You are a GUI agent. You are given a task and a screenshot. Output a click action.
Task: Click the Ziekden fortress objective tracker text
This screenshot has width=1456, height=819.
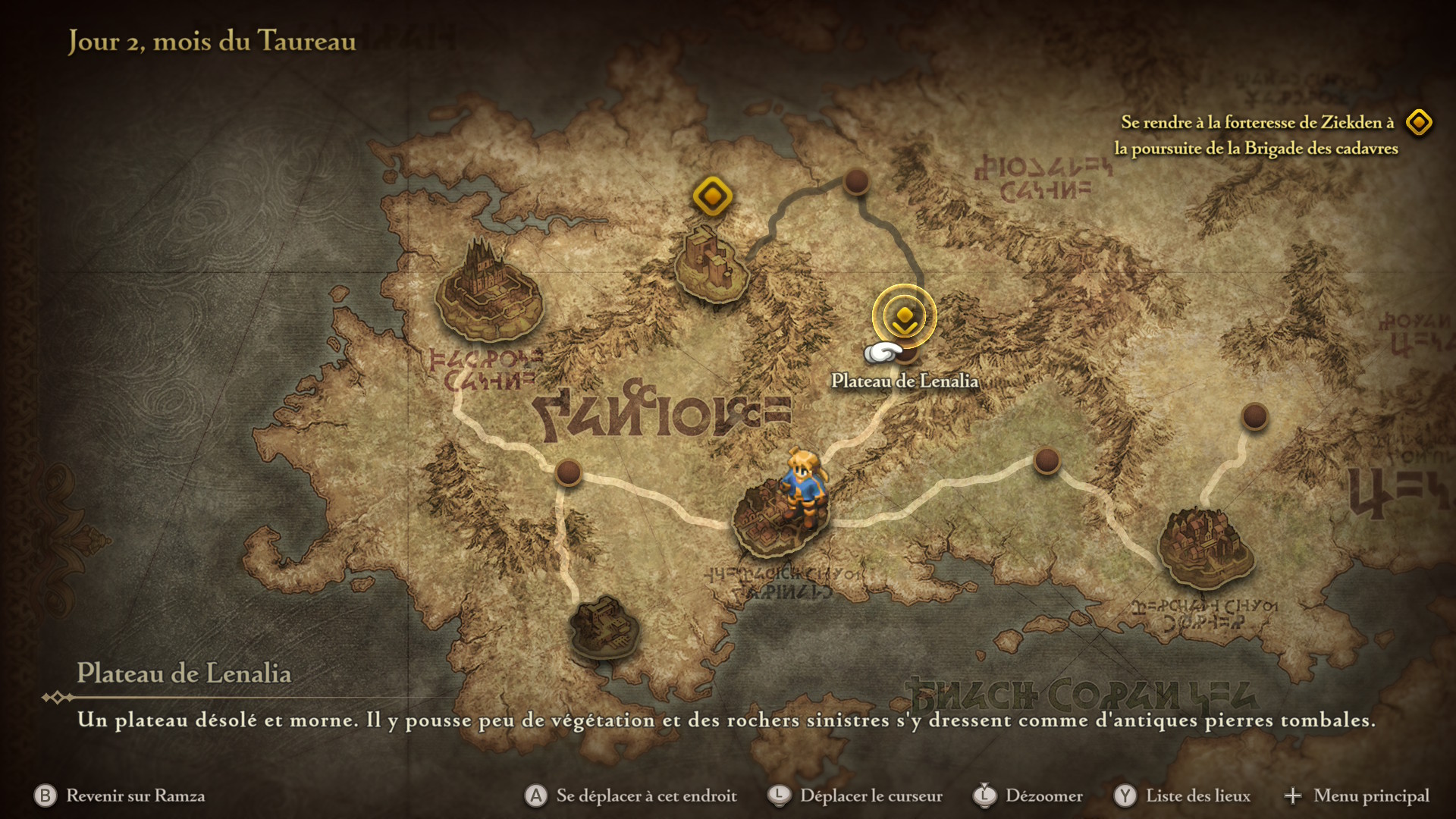[x=1256, y=135]
